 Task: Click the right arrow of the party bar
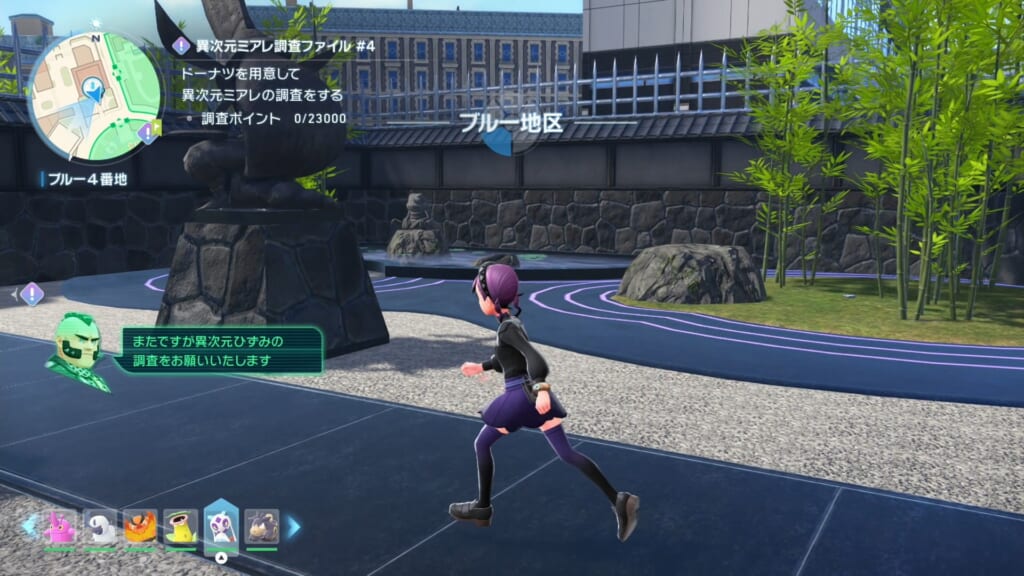pos(294,526)
